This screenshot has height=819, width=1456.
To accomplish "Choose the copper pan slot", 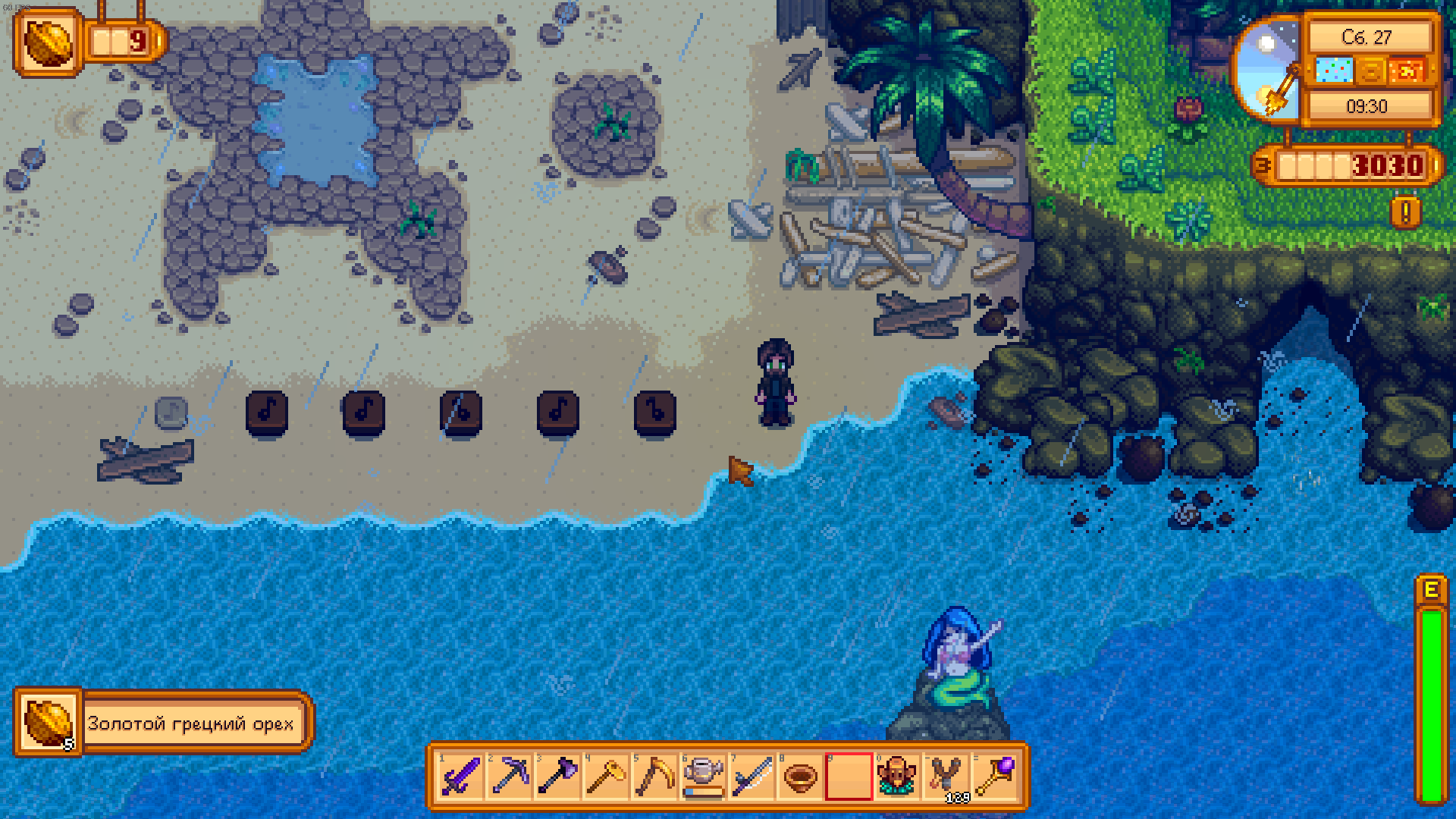I will coord(800,776).
